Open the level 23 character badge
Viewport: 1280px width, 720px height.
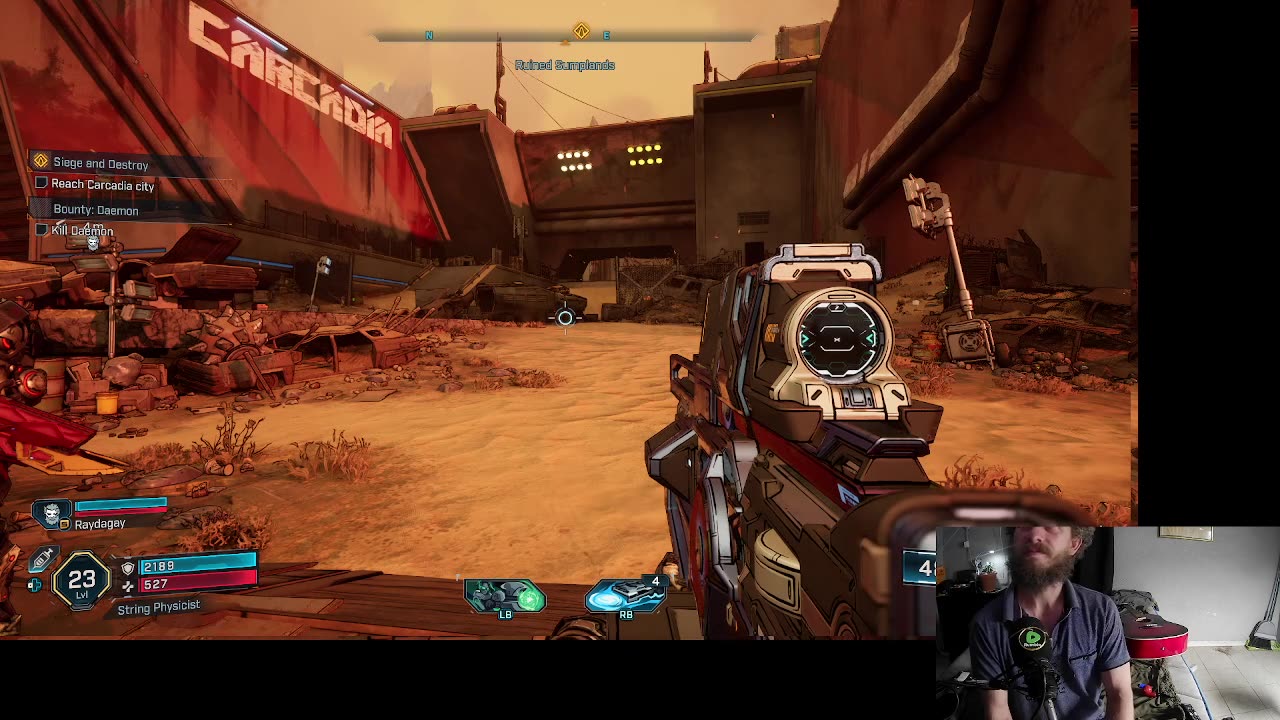[82, 581]
